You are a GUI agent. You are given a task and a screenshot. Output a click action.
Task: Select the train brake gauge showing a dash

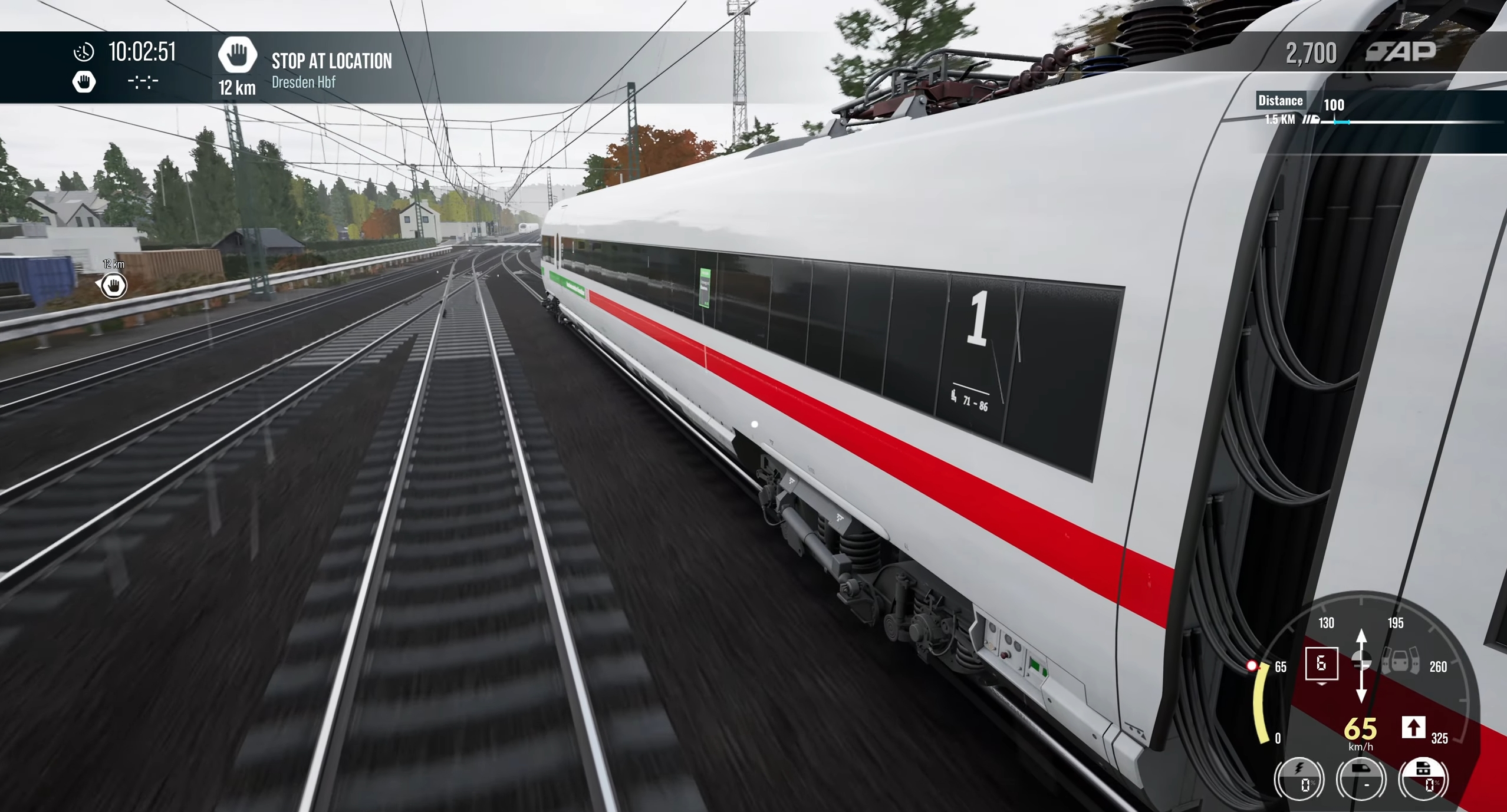(x=1362, y=779)
